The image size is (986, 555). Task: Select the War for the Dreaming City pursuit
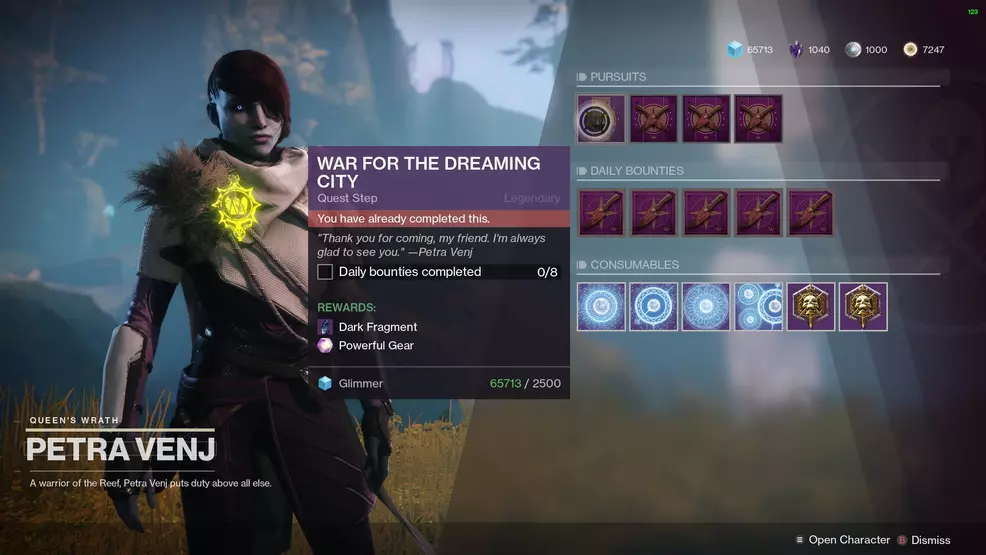[x=601, y=120]
